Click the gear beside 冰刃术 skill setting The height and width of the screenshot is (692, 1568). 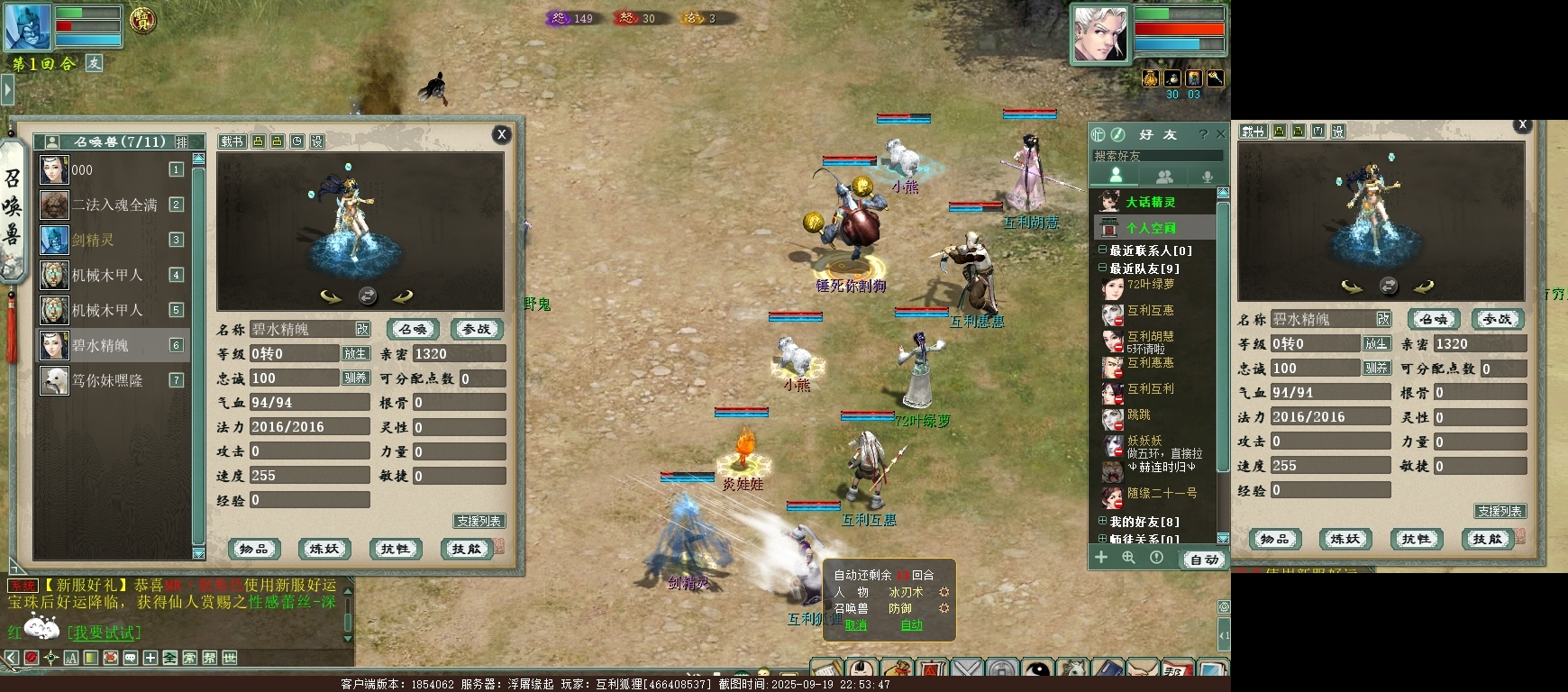tap(944, 592)
